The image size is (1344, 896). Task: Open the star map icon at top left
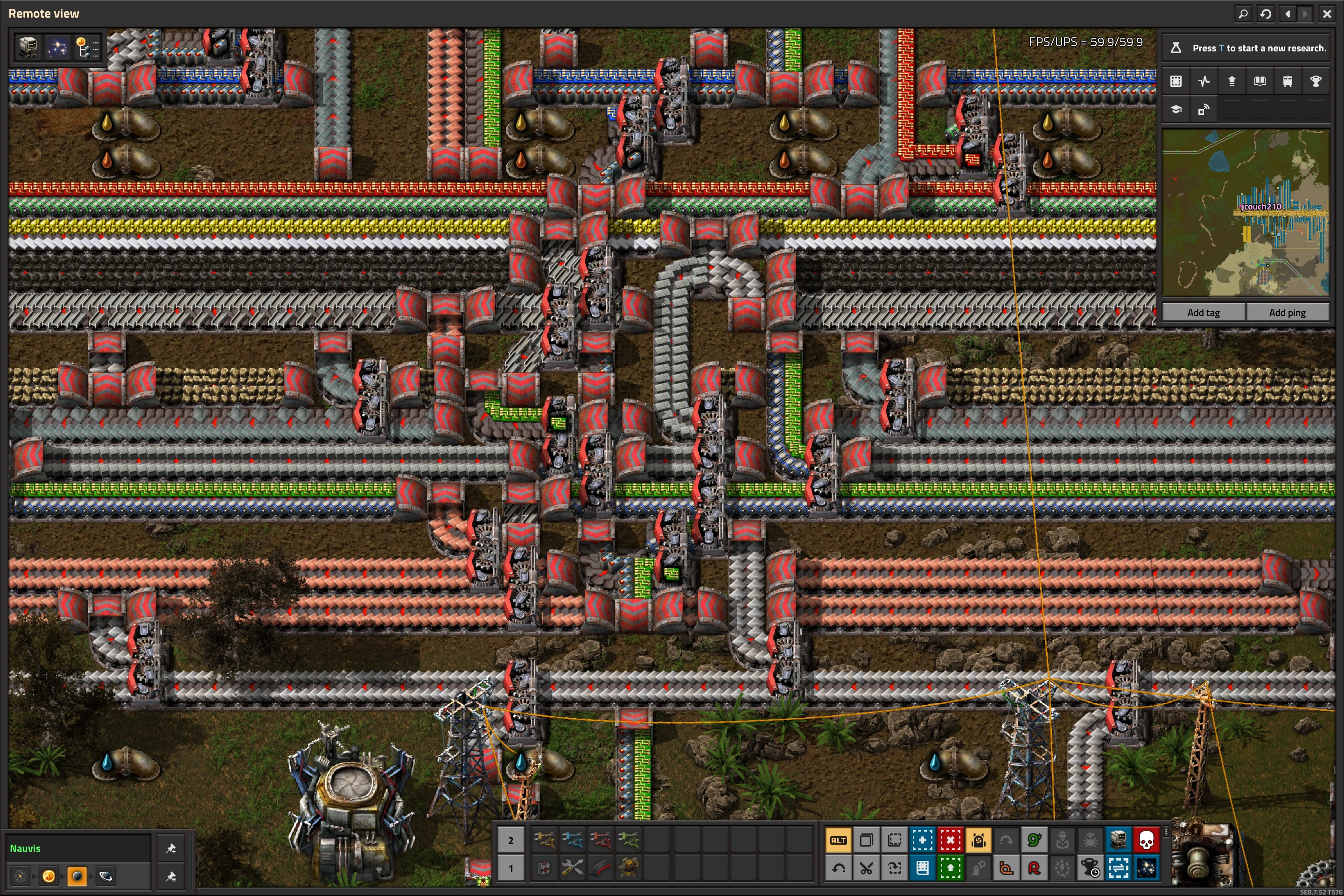[x=57, y=48]
